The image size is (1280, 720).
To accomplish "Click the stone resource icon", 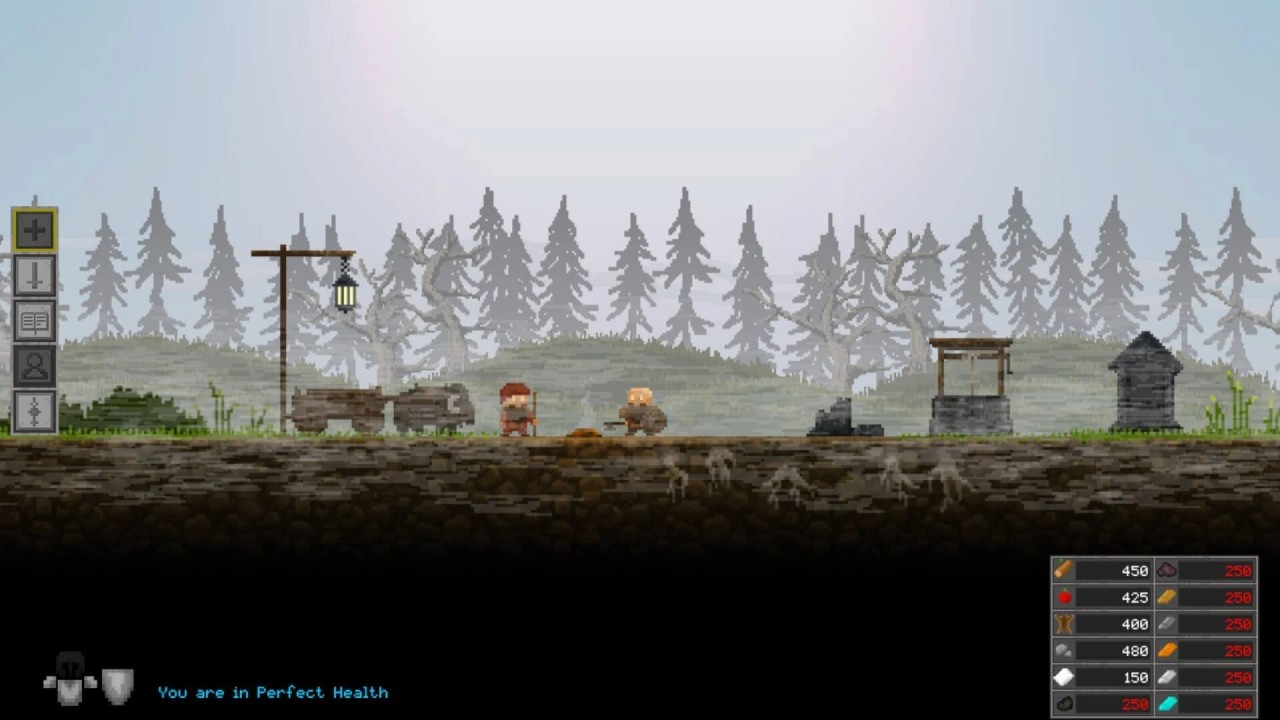I will (x=1065, y=651).
